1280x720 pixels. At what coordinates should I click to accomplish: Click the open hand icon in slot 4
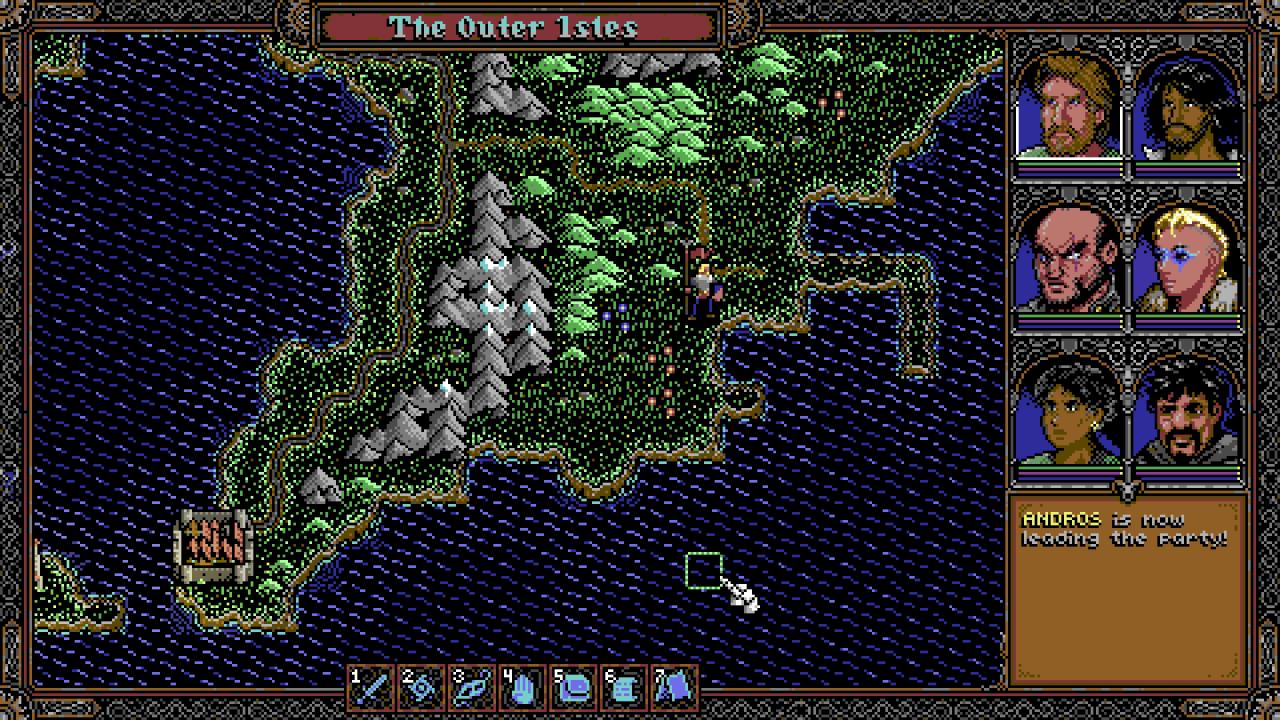click(x=523, y=687)
